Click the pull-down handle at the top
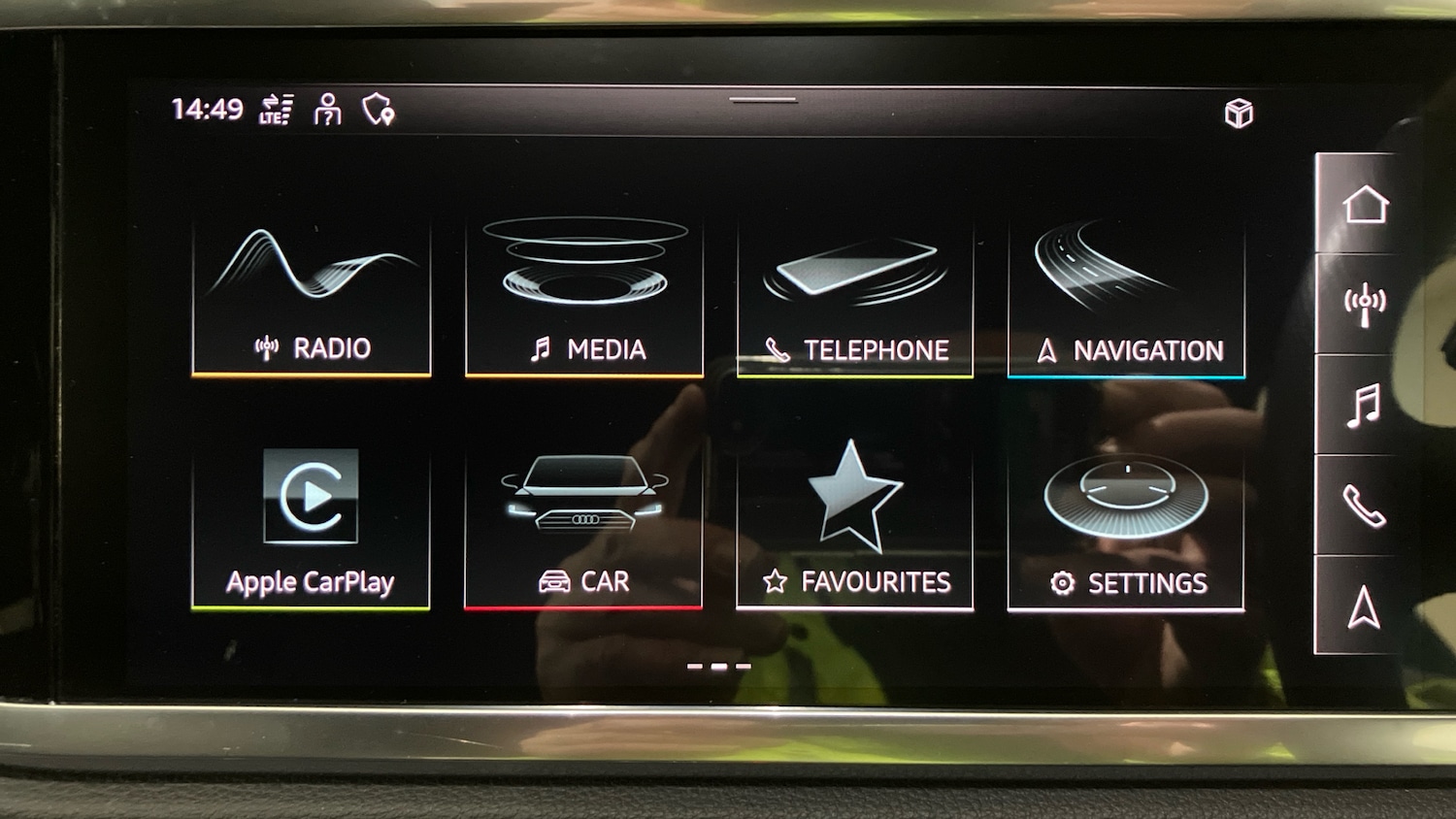Screen dimensions: 1456x819 (x=763, y=100)
